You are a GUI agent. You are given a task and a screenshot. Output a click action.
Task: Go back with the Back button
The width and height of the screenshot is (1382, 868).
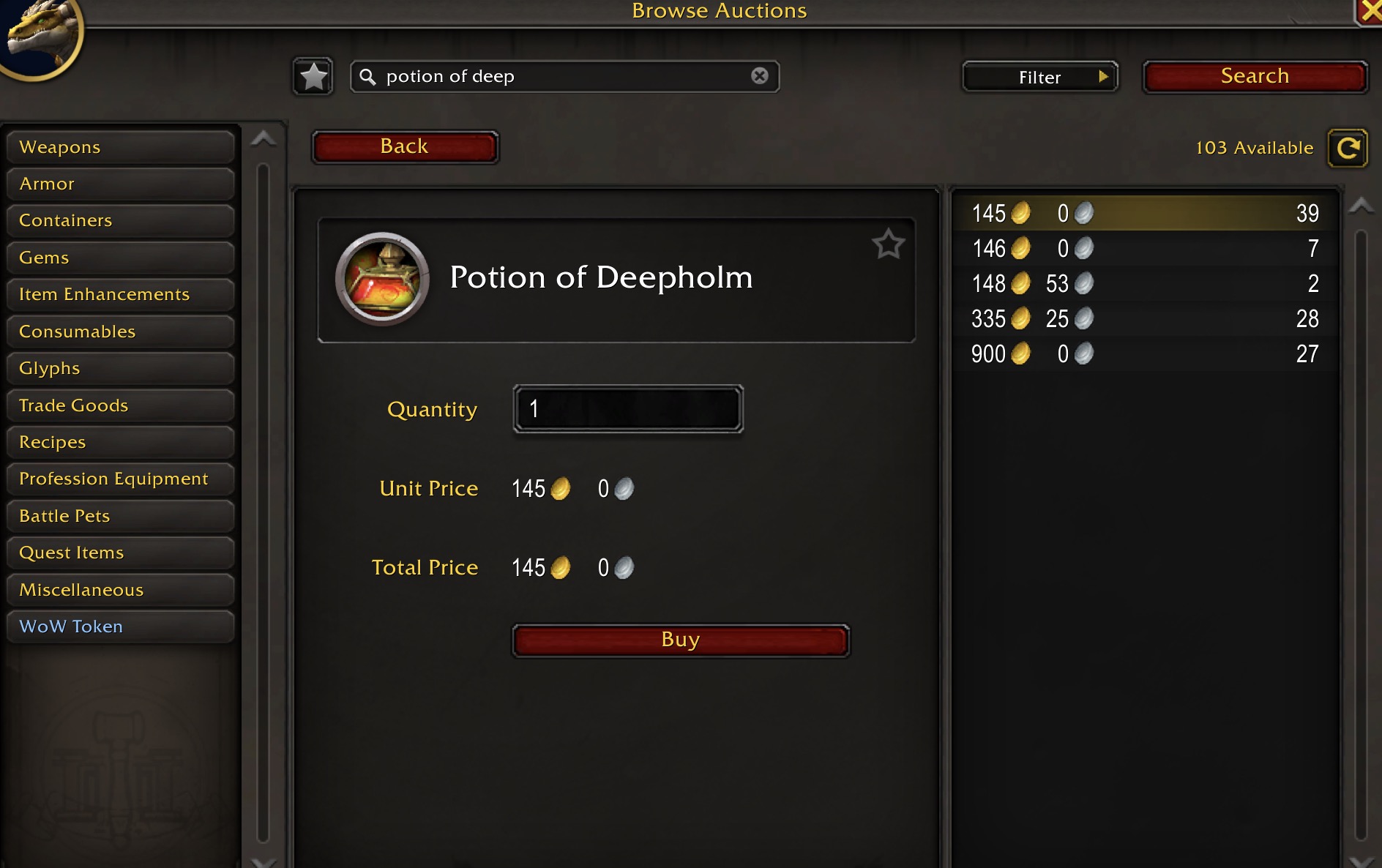click(x=405, y=146)
